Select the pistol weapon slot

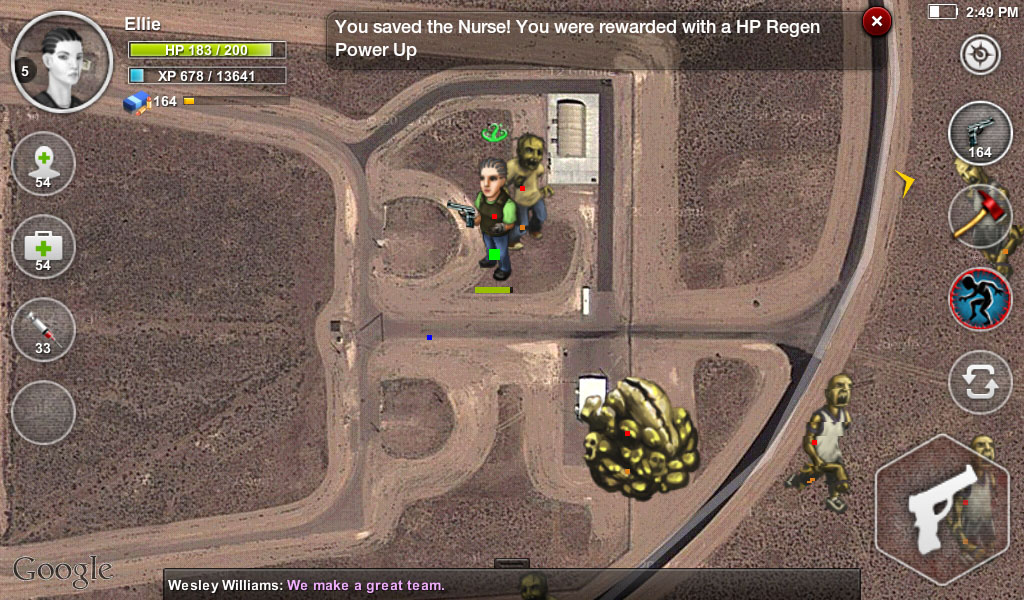[980, 133]
